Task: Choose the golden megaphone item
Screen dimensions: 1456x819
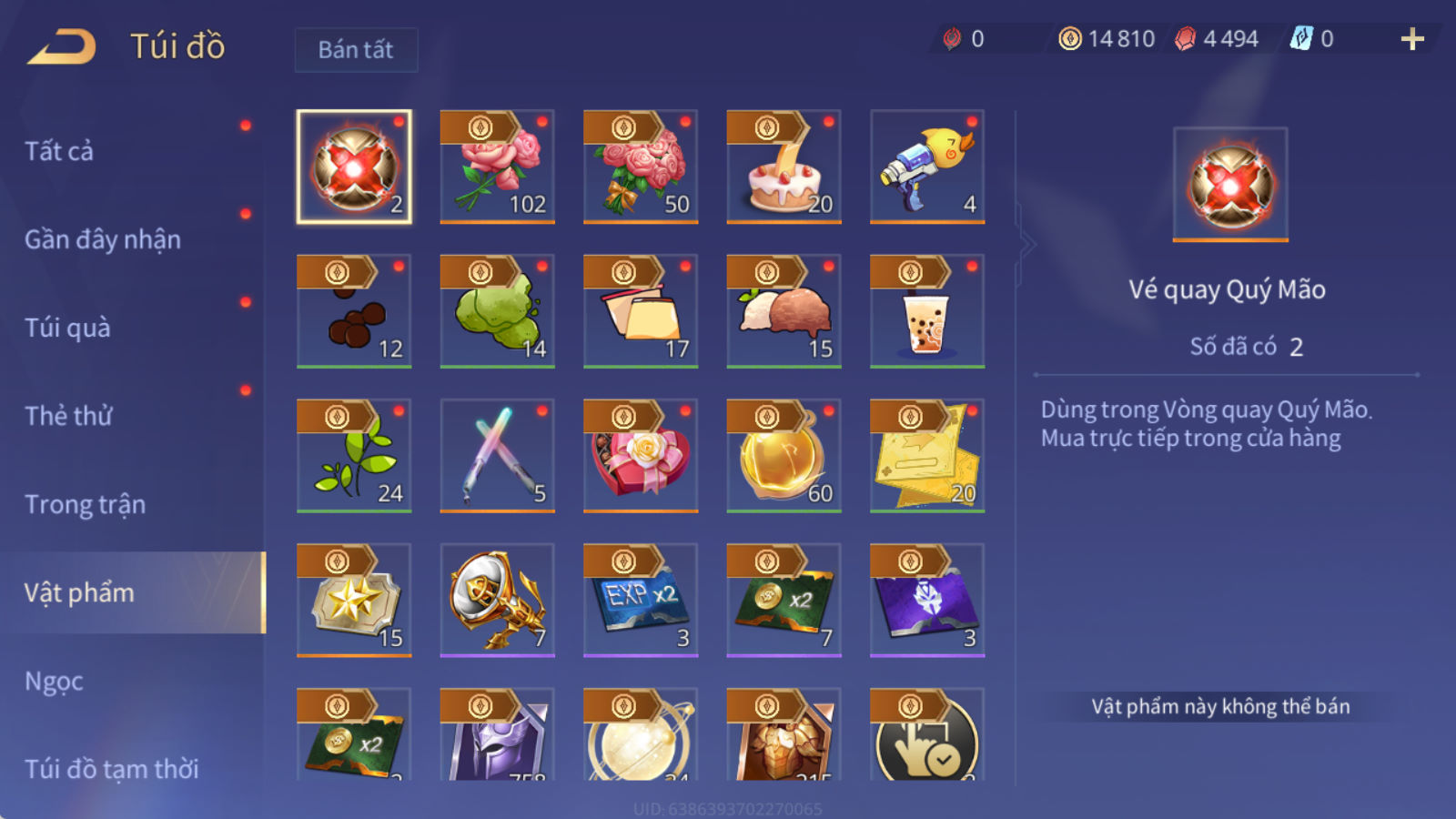Action: point(497,601)
